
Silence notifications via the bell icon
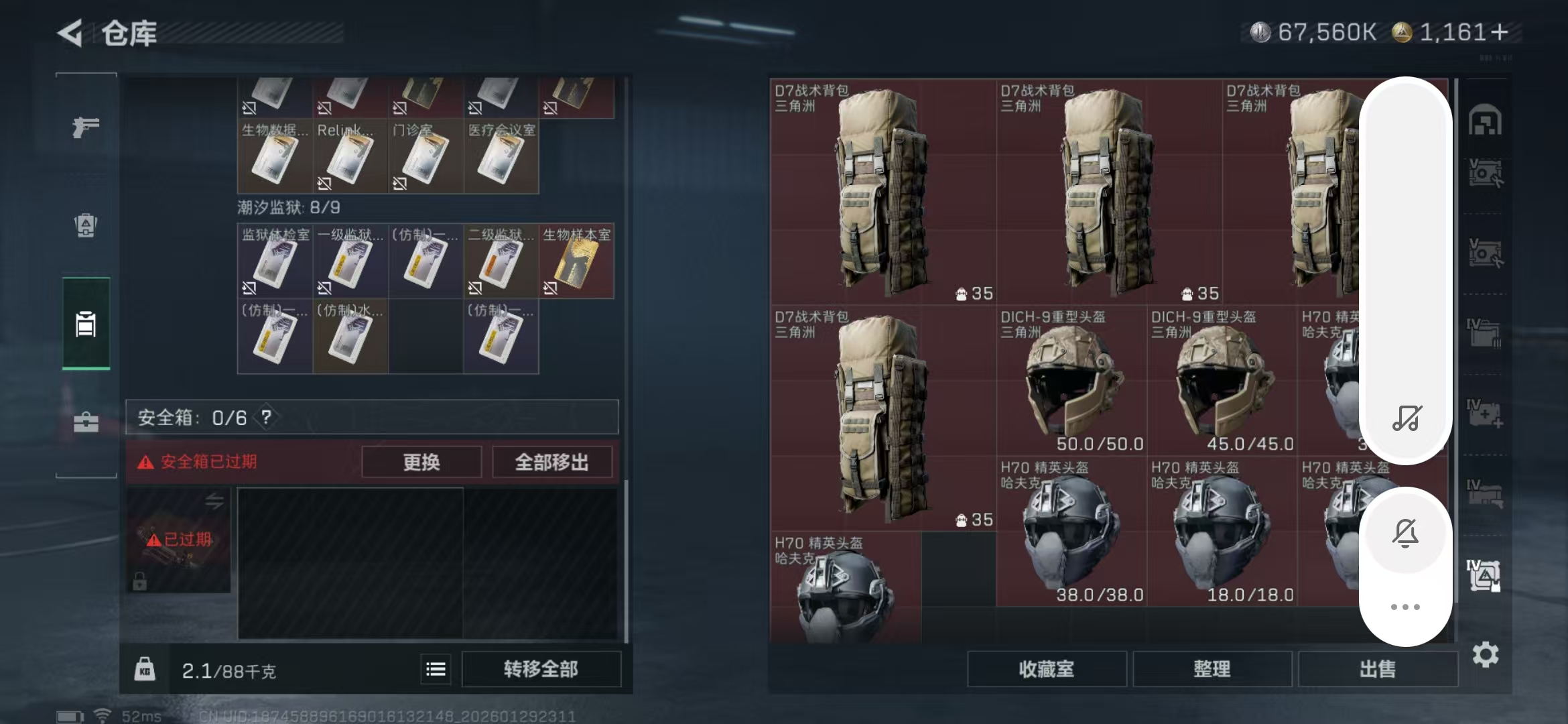coord(1406,533)
